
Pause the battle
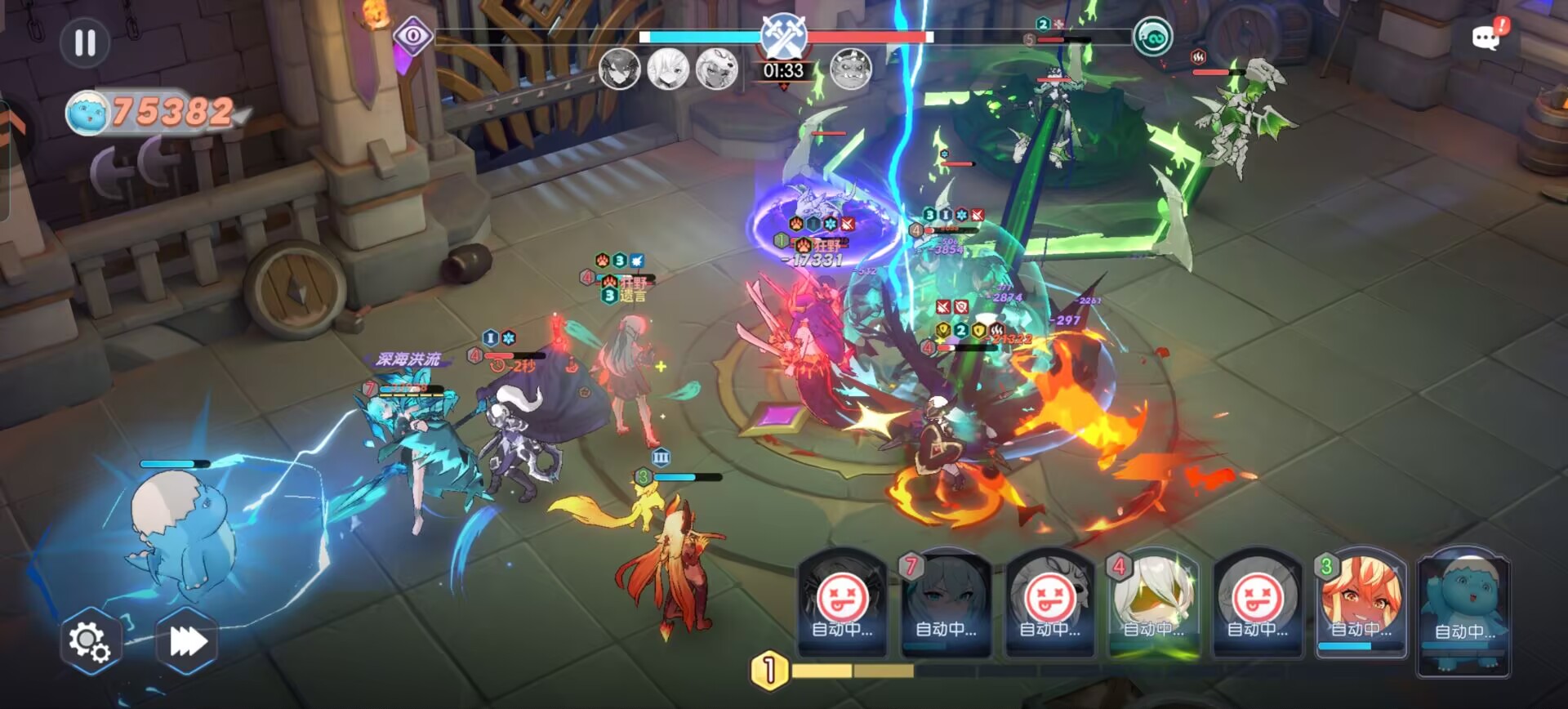click(85, 42)
